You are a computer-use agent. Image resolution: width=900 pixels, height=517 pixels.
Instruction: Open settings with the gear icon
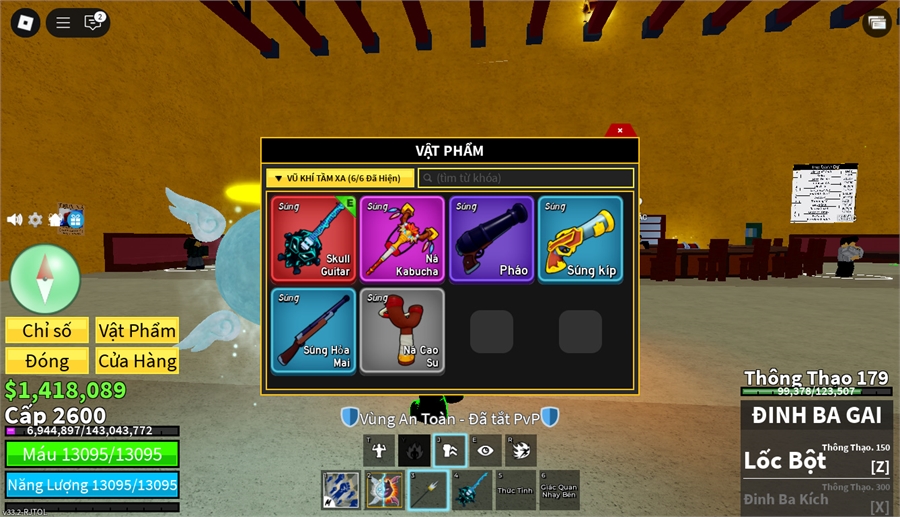[x=35, y=219]
